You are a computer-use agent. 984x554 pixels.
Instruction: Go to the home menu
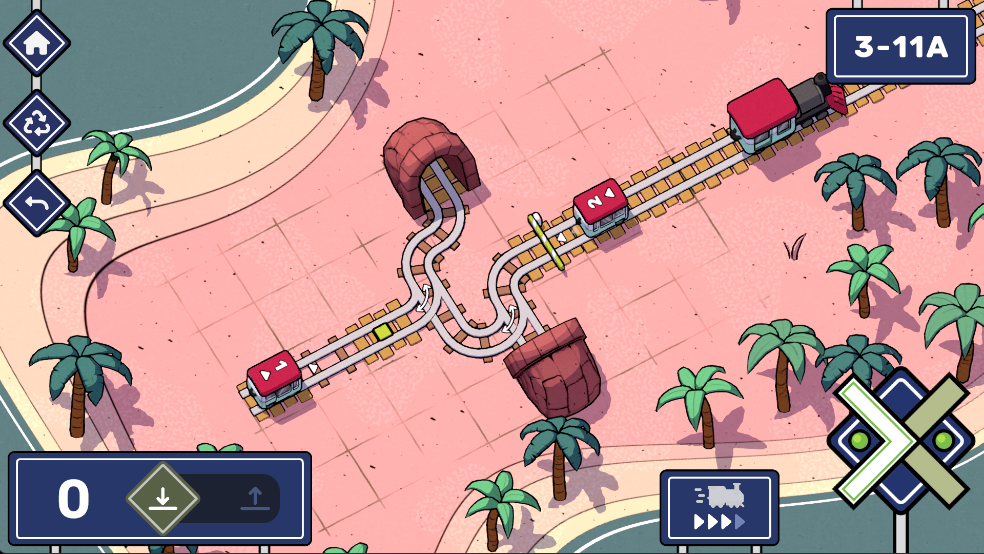[37, 43]
